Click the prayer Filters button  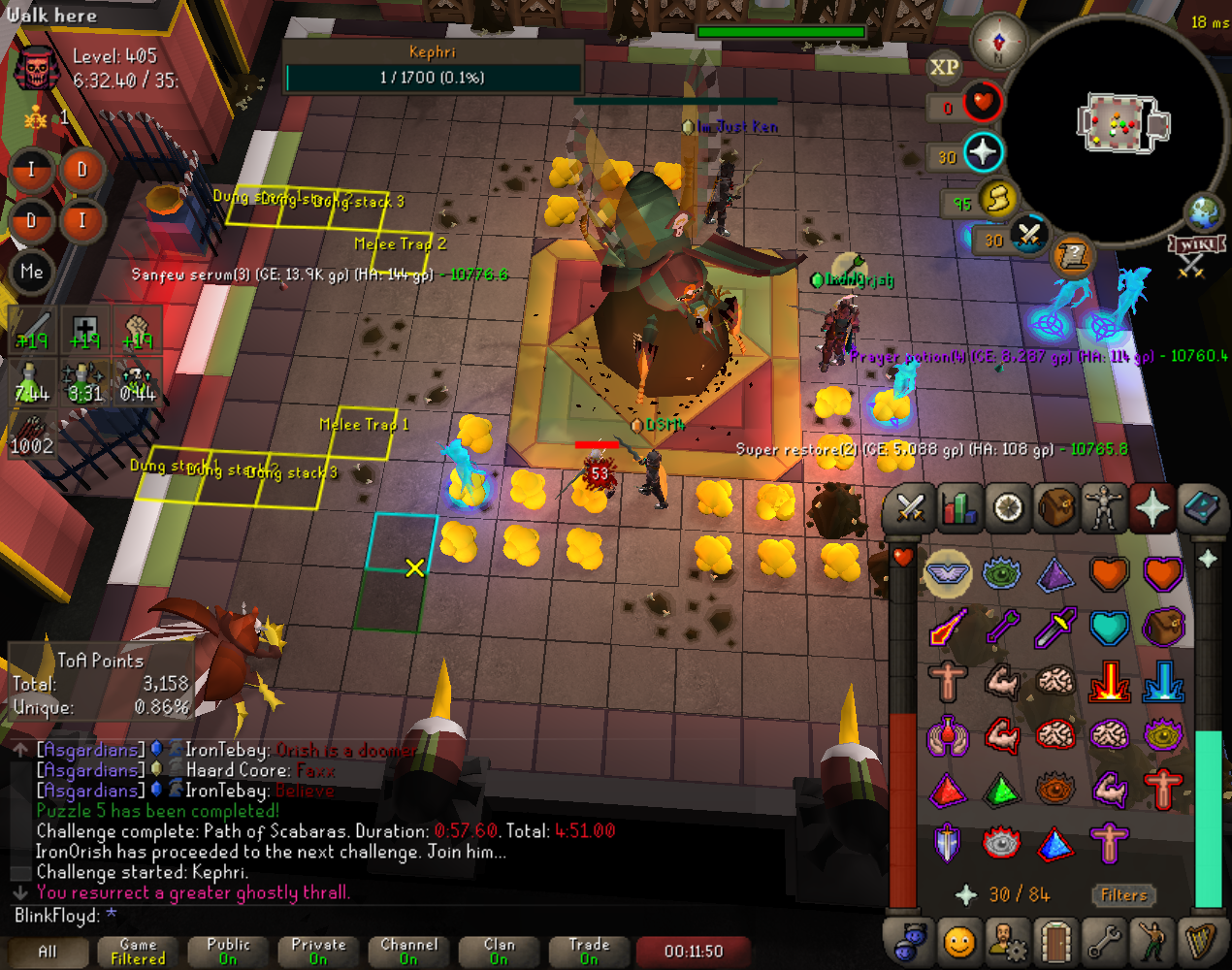click(1123, 895)
